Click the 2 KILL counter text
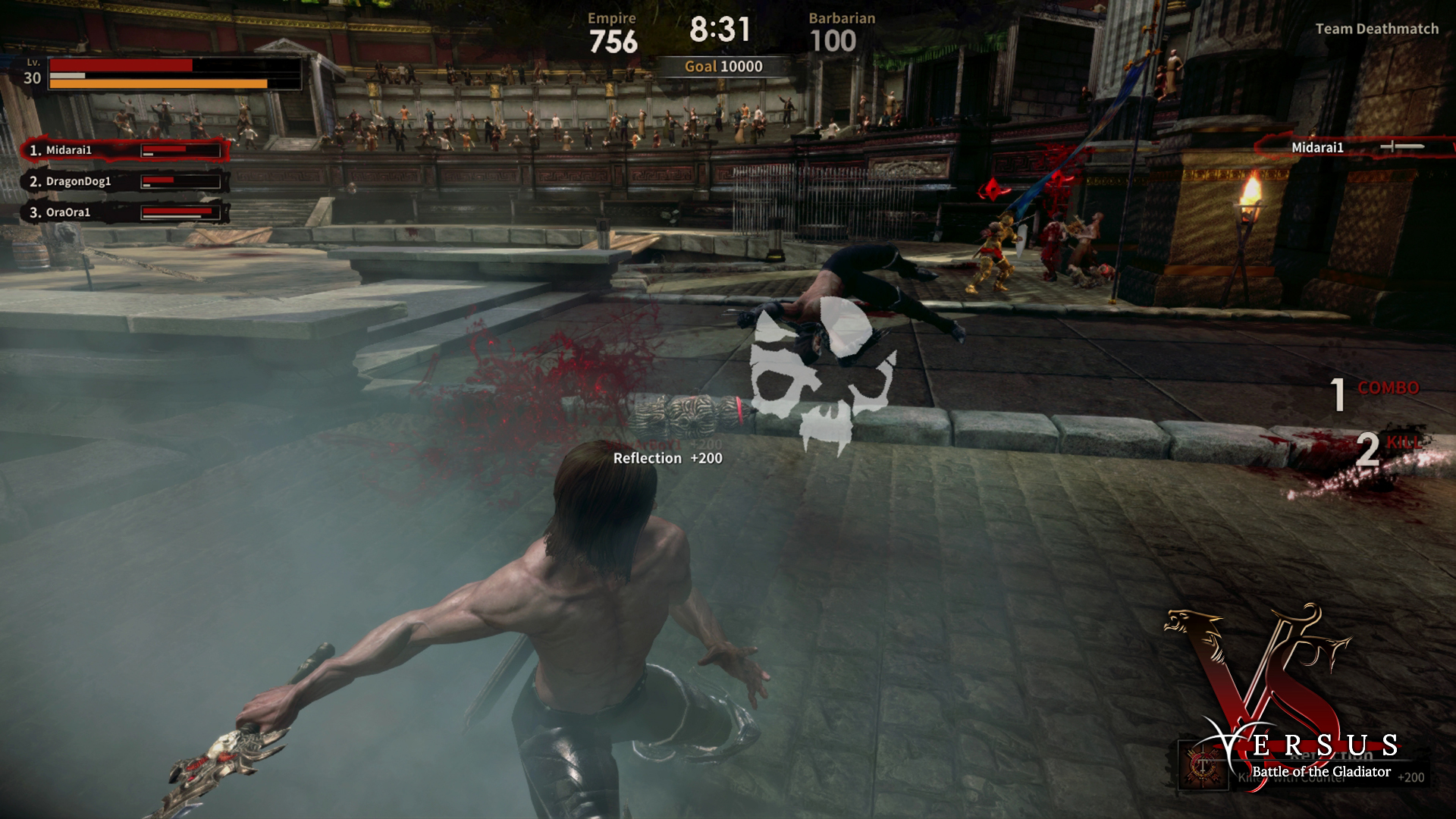1456x819 pixels. tap(1388, 446)
